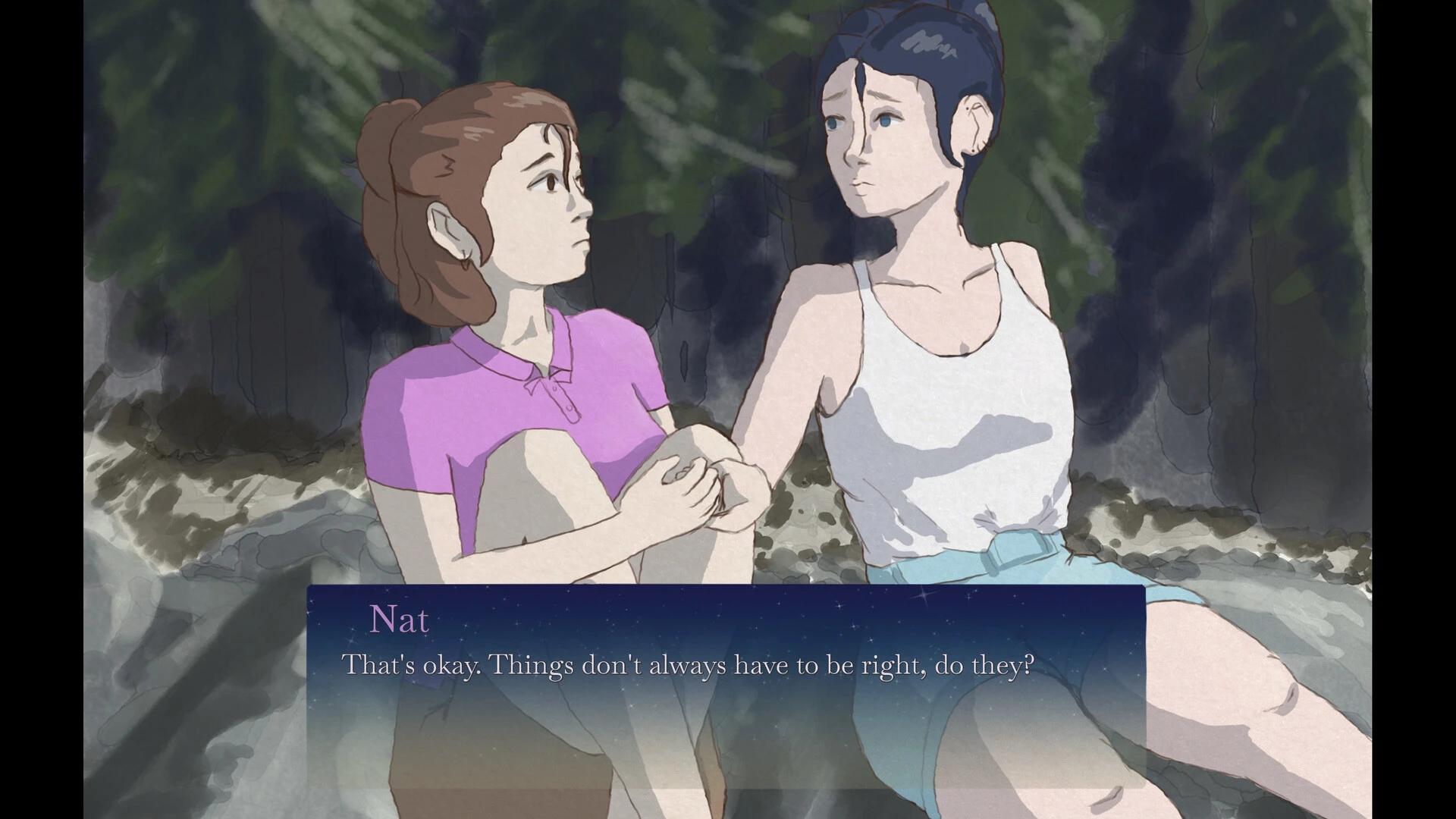The image size is (1456, 819).
Task: Click the top edge of the dialogue panel
Action: 720,588
